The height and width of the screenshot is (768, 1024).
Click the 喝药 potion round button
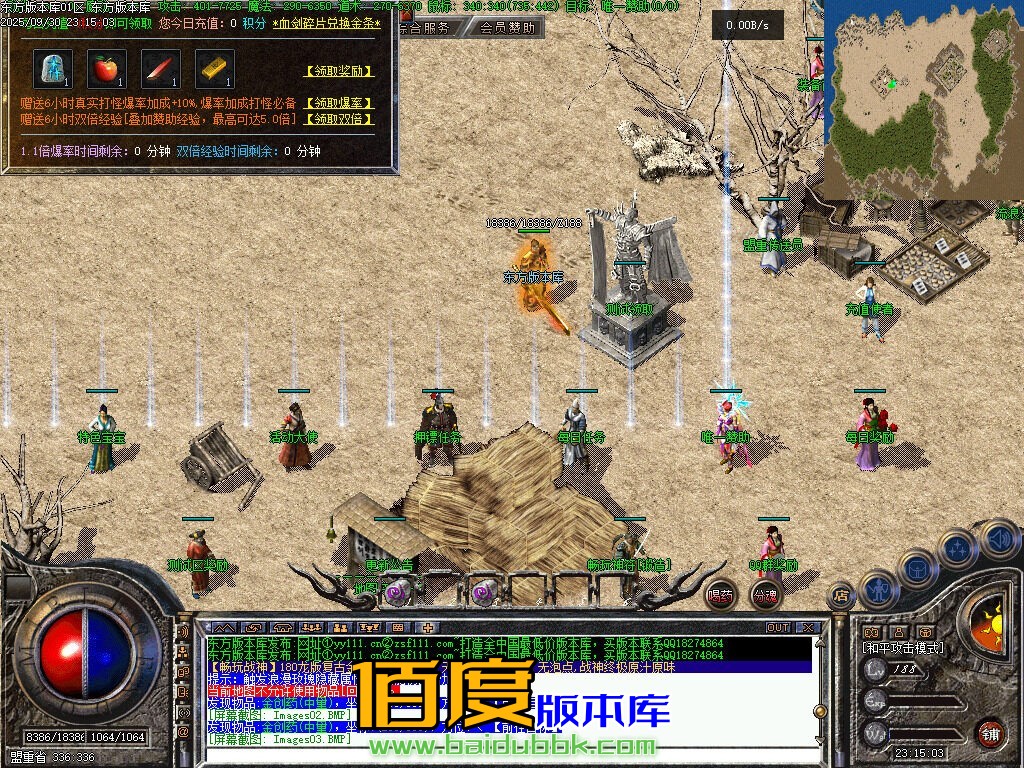coord(720,594)
